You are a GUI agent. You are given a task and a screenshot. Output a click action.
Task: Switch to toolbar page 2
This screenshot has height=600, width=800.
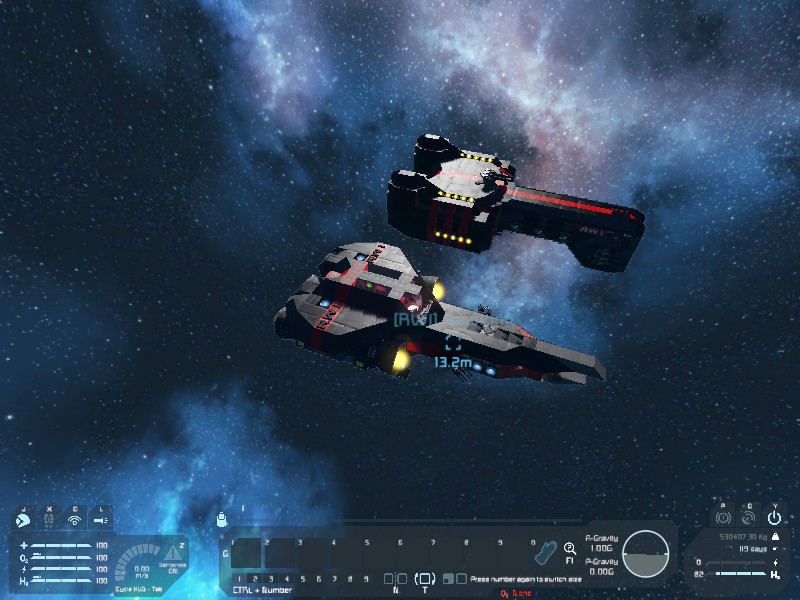(x=254, y=579)
